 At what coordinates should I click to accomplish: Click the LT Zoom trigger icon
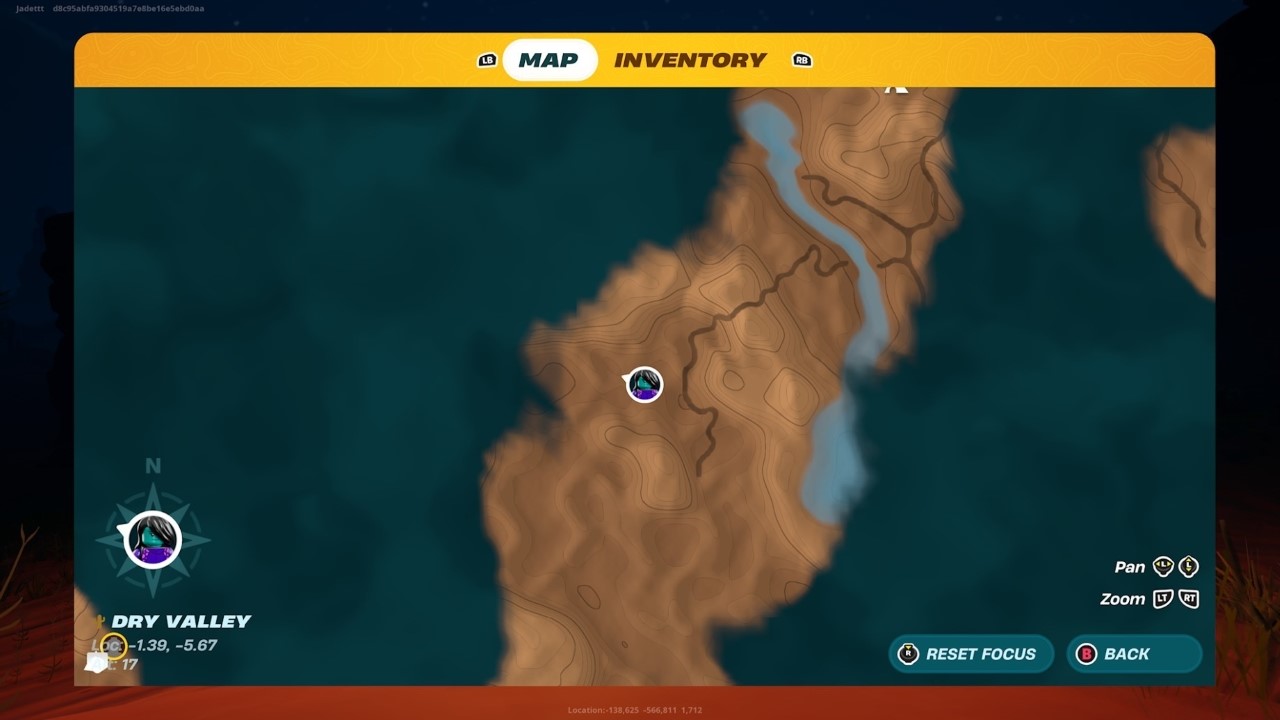pyautogui.click(x=1163, y=599)
